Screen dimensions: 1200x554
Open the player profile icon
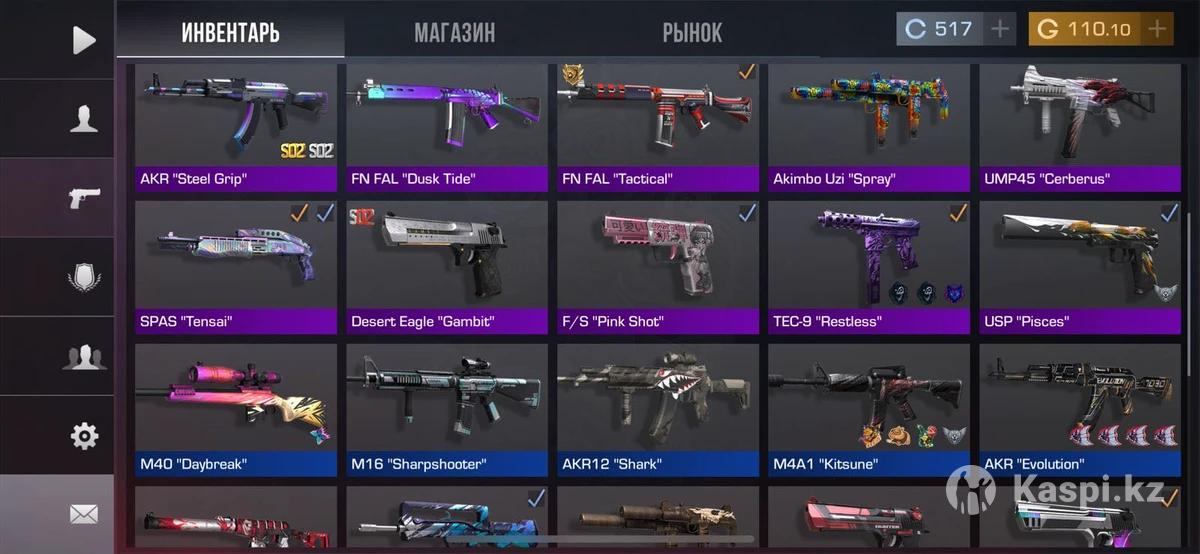[84, 119]
